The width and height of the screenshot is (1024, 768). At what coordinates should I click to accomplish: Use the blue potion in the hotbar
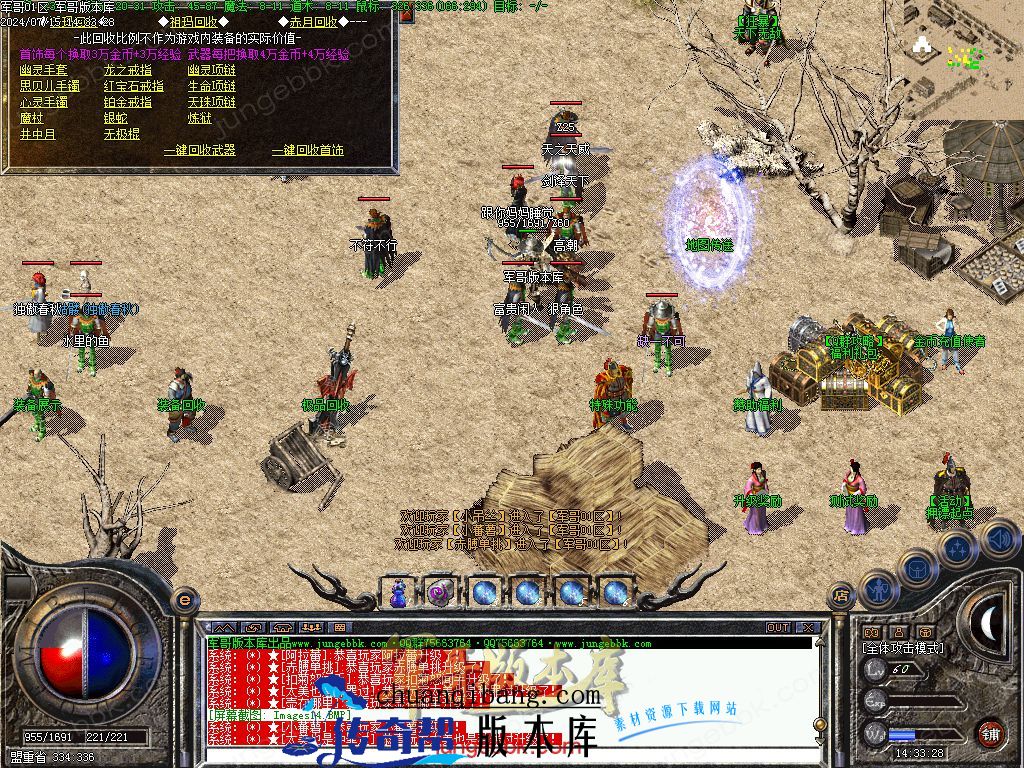coord(399,592)
